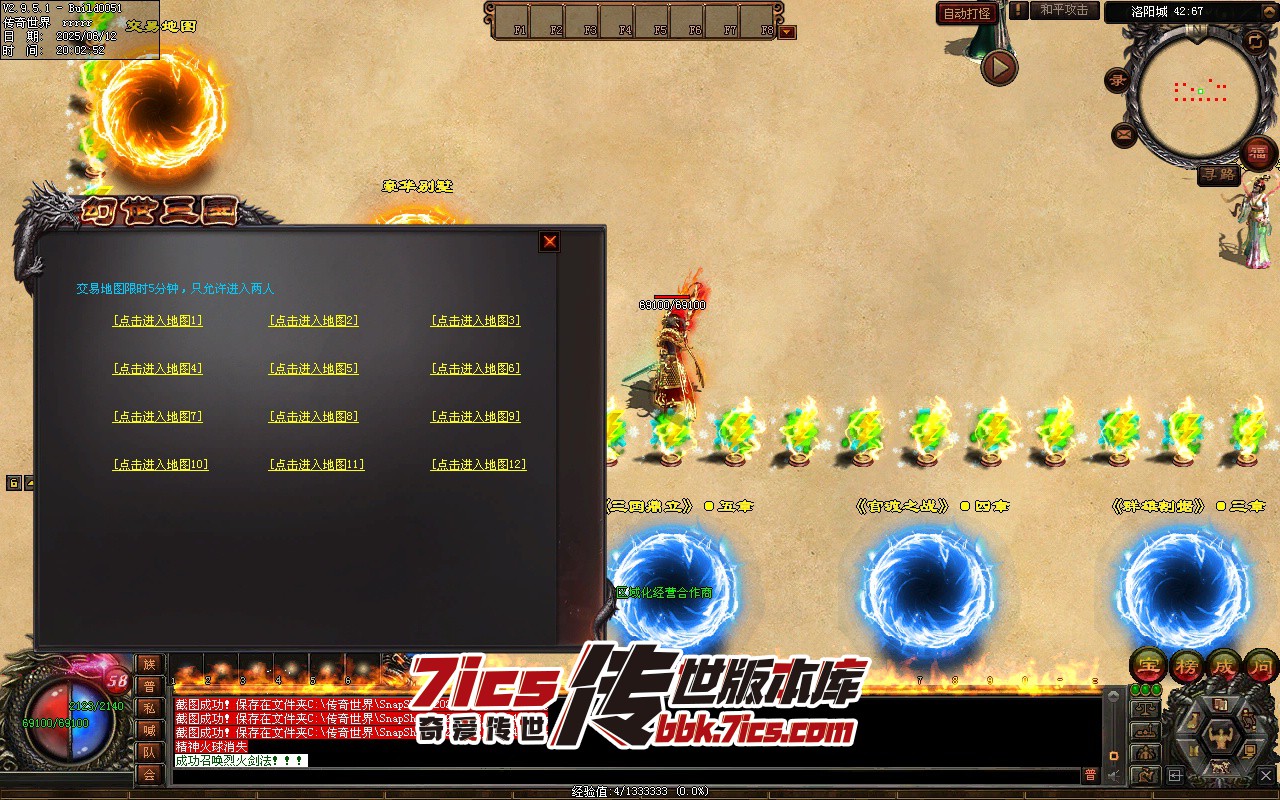Enter trade map 12
The image size is (1280, 800).
coord(478,465)
